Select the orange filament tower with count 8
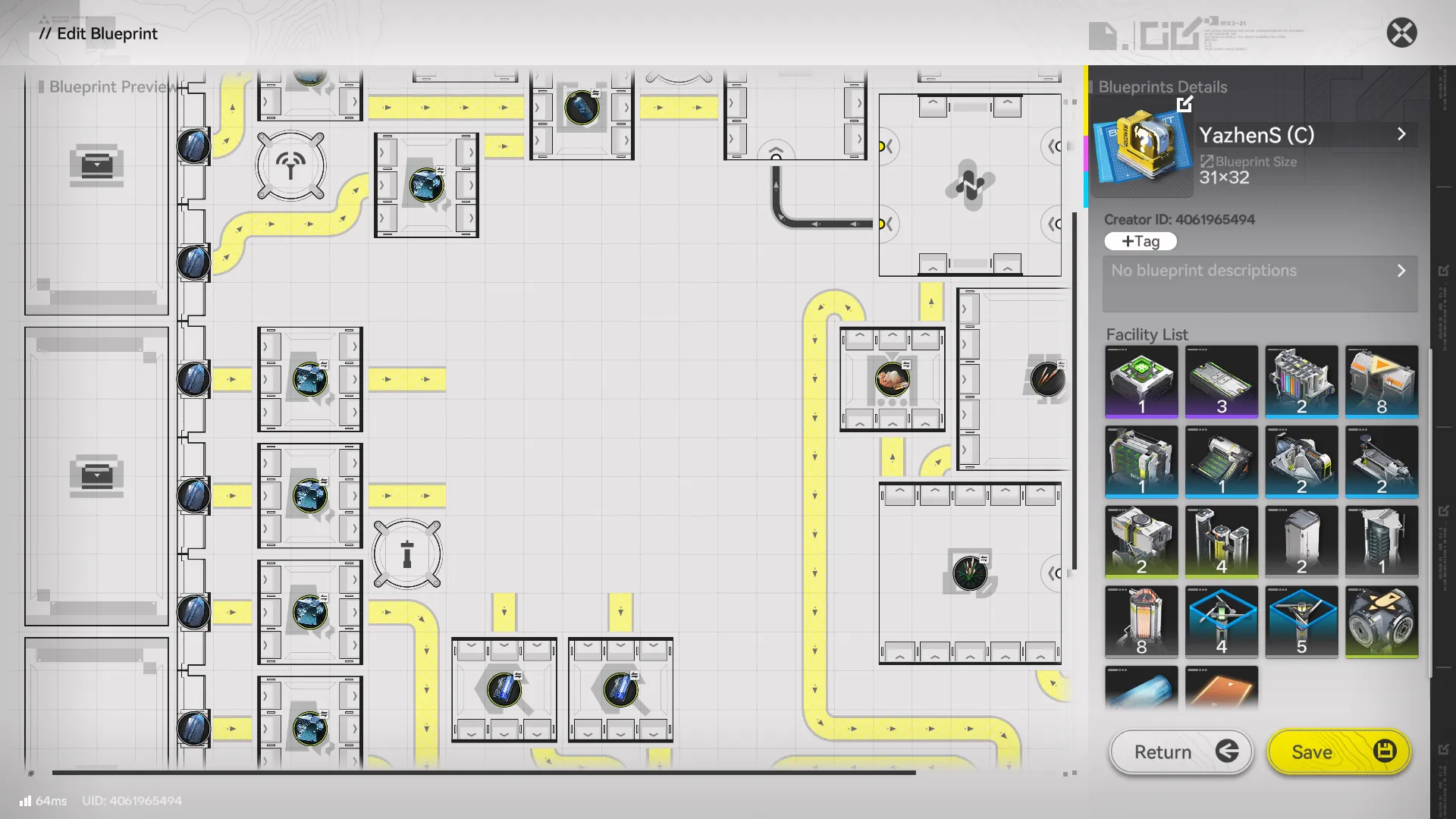This screenshot has height=819, width=1456. tap(1141, 621)
